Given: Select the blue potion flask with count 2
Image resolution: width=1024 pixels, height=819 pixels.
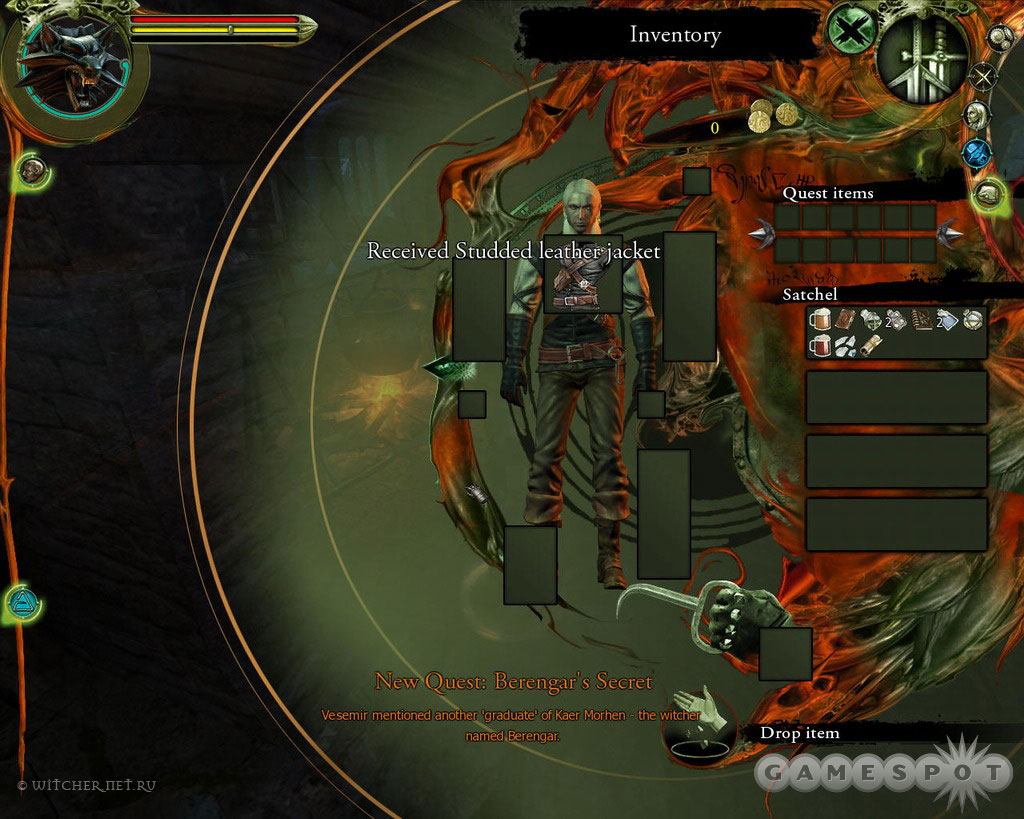Looking at the screenshot, I should 947,320.
